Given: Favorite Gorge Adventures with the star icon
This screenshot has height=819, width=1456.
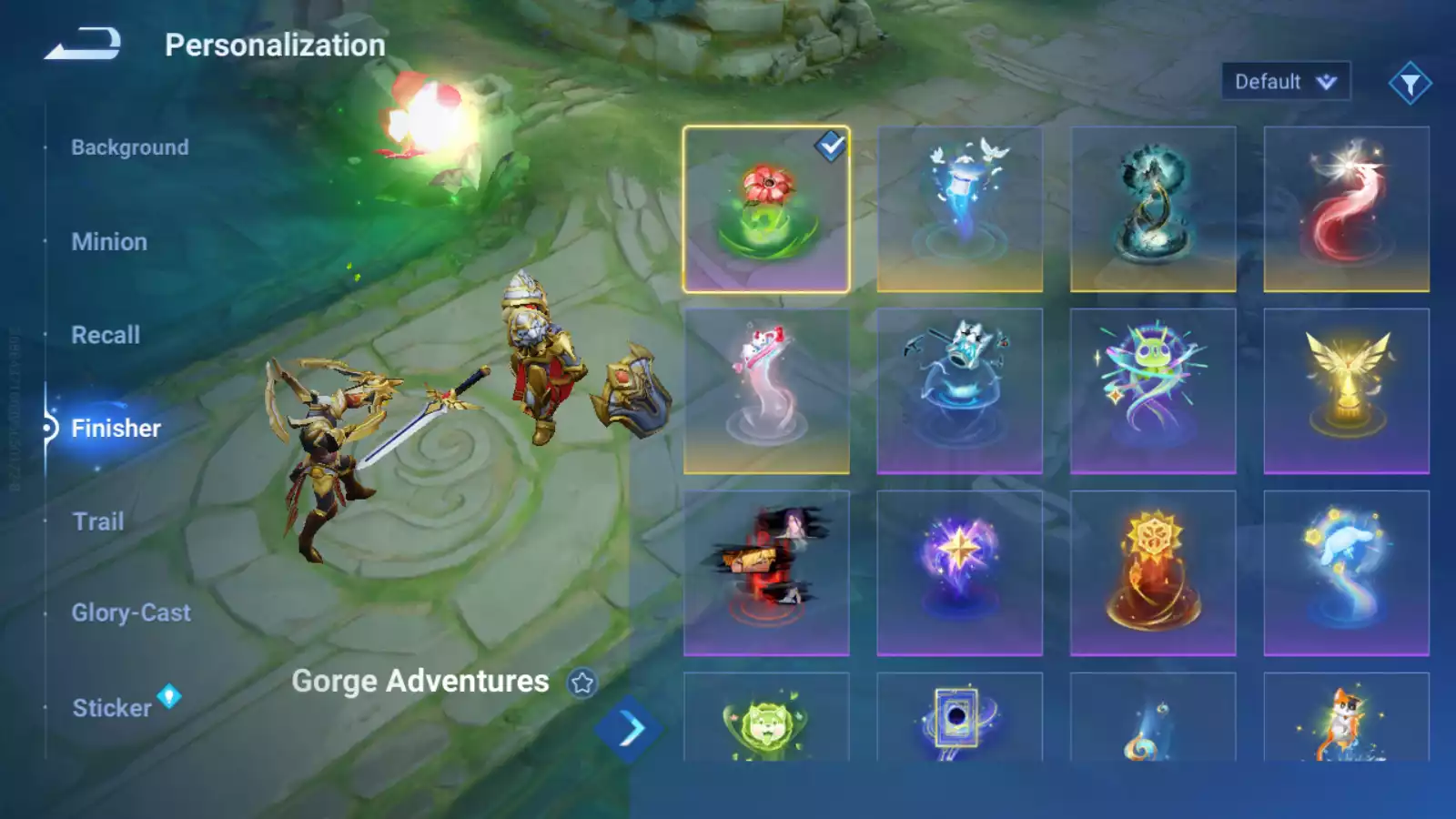Looking at the screenshot, I should 582,682.
